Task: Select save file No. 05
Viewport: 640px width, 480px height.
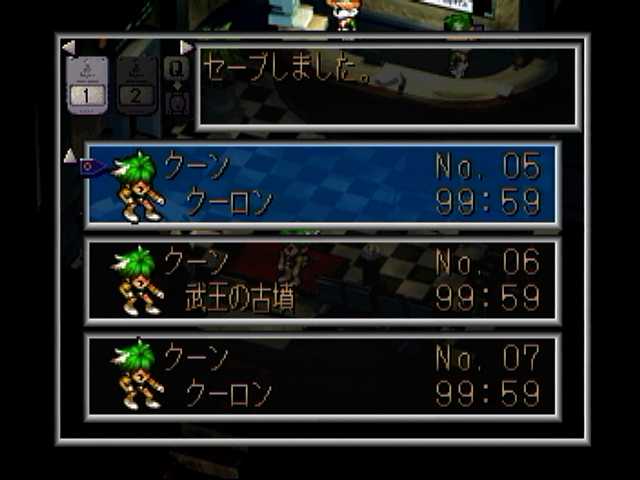Action: coord(322,185)
